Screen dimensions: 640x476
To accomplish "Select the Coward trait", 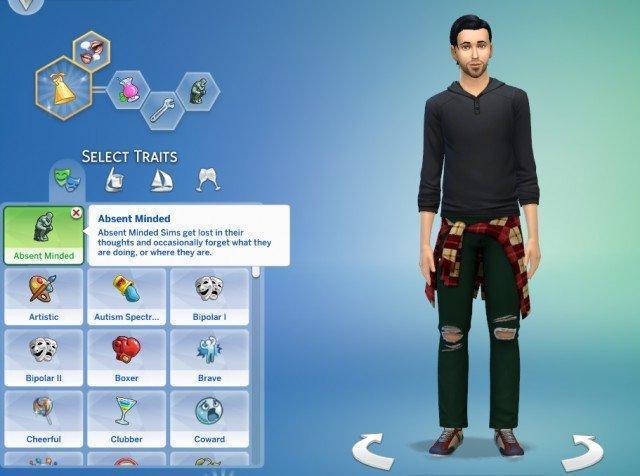I will click(209, 419).
